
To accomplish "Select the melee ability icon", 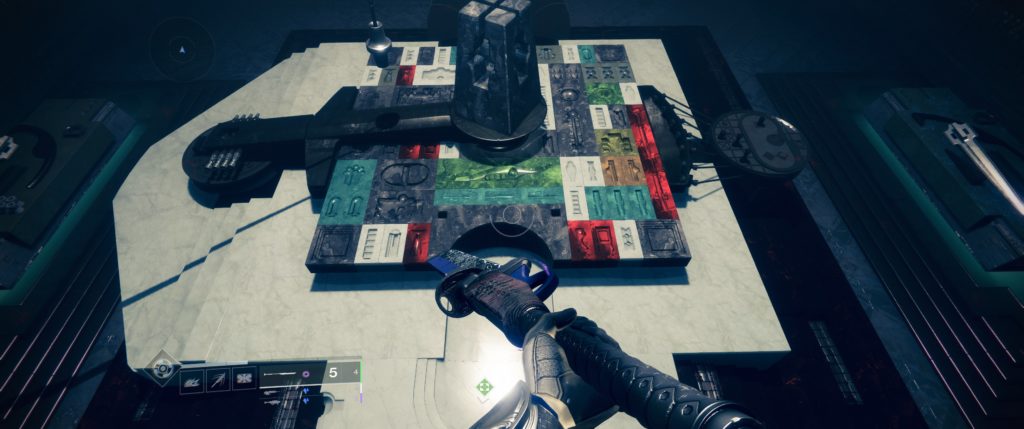I will (217, 379).
